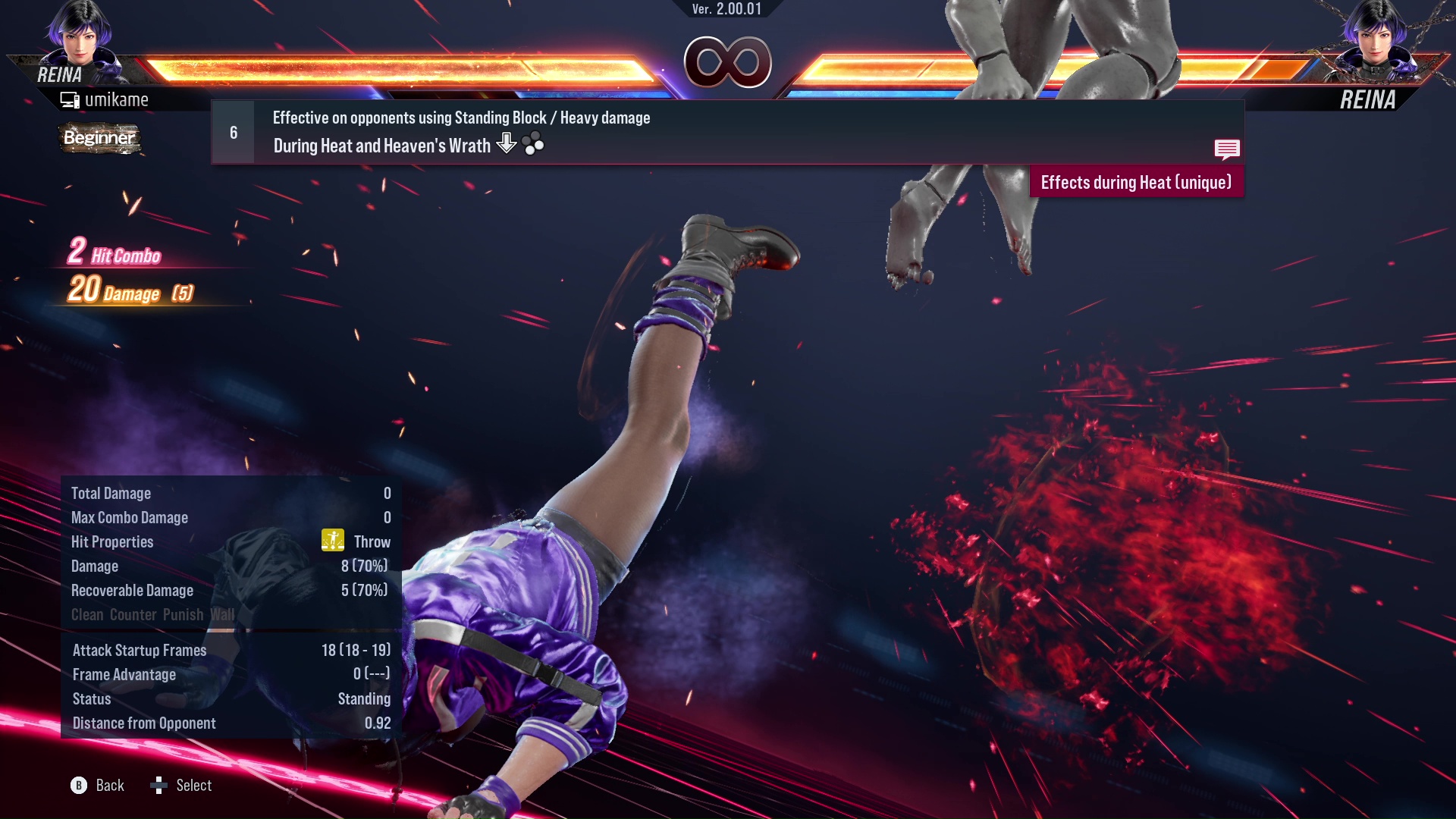
Task: Click the PC platform icon beside umikame
Action: pyautogui.click(x=71, y=99)
